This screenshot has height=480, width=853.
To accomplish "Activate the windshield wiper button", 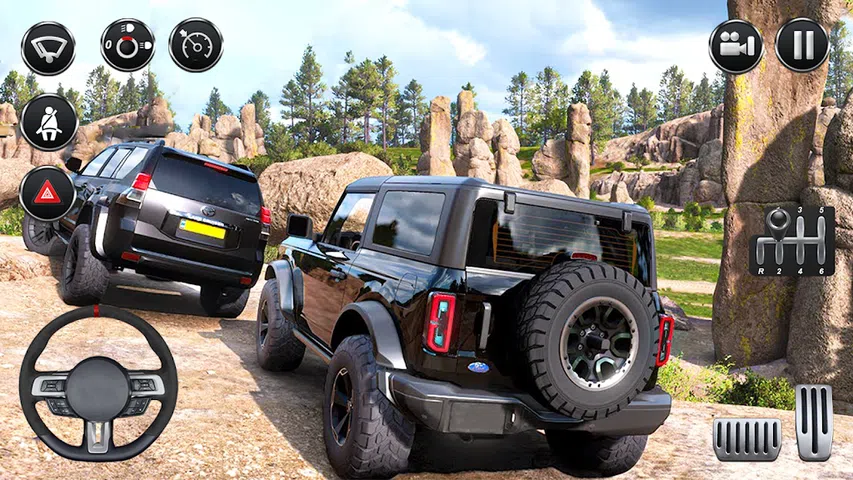I will click(x=48, y=47).
